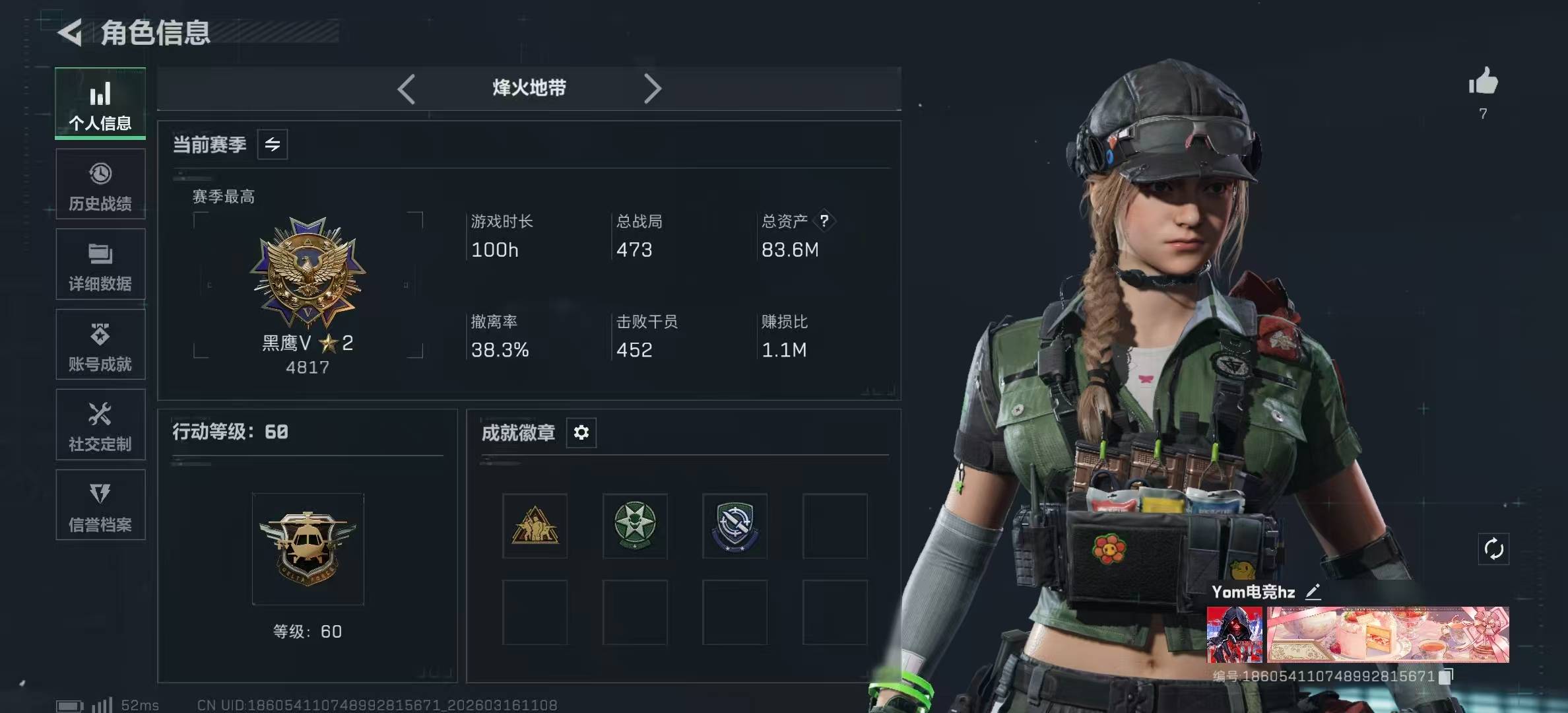The width and height of the screenshot is (1568, 713).
Task: Select the gold triangle soldiers badge
Action: click(x=535, y=526)
